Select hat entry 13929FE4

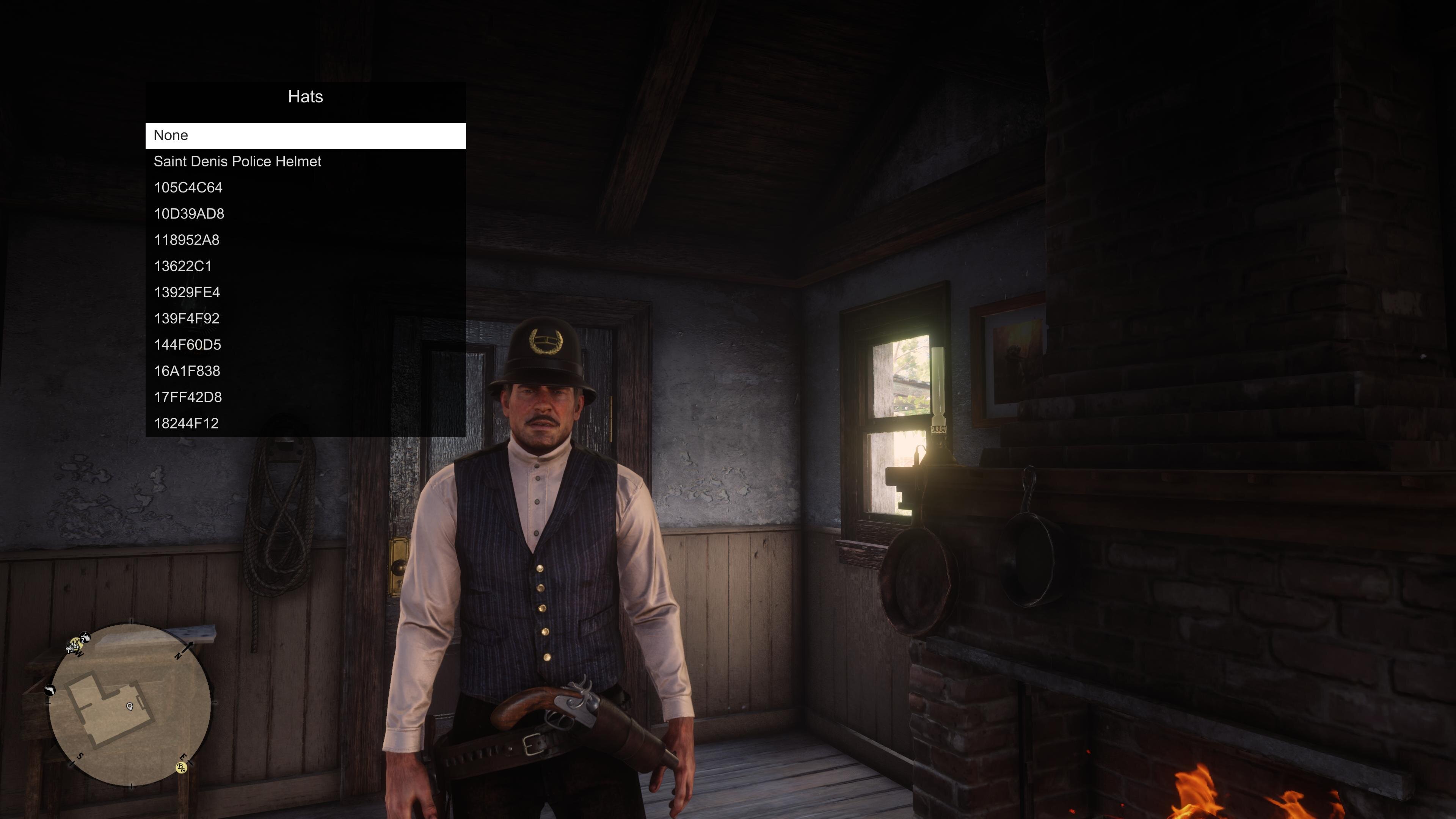[305, 292]
